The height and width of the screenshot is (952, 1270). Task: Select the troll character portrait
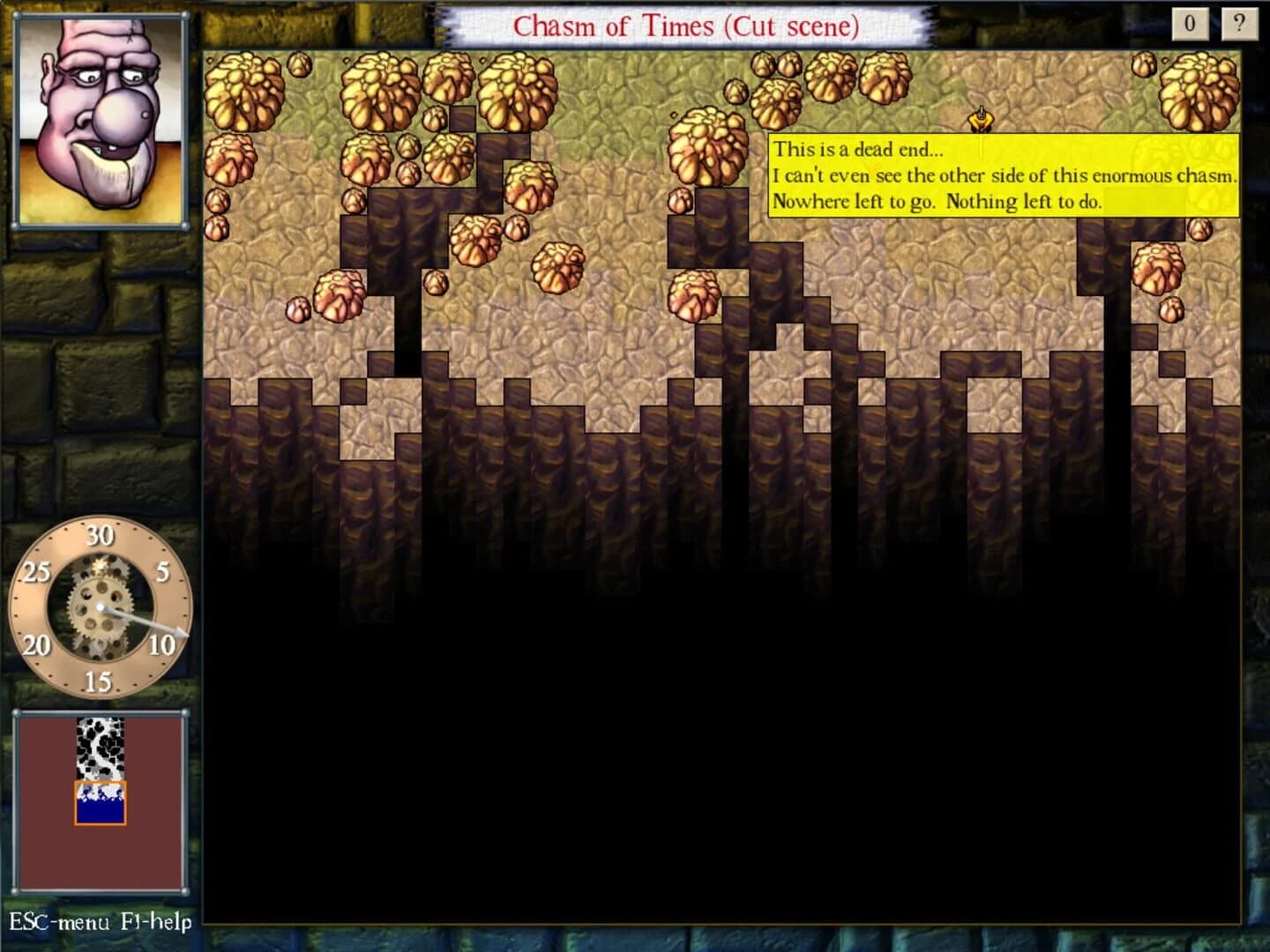coord(101,119)
